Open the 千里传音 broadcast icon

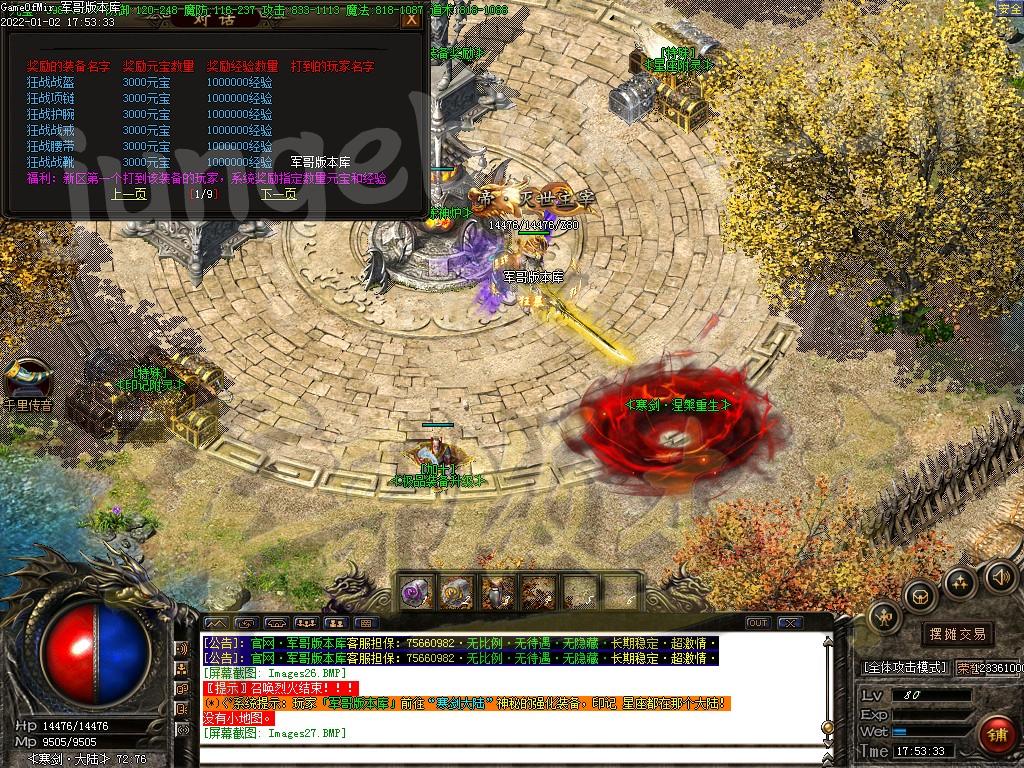click(27, 380)
